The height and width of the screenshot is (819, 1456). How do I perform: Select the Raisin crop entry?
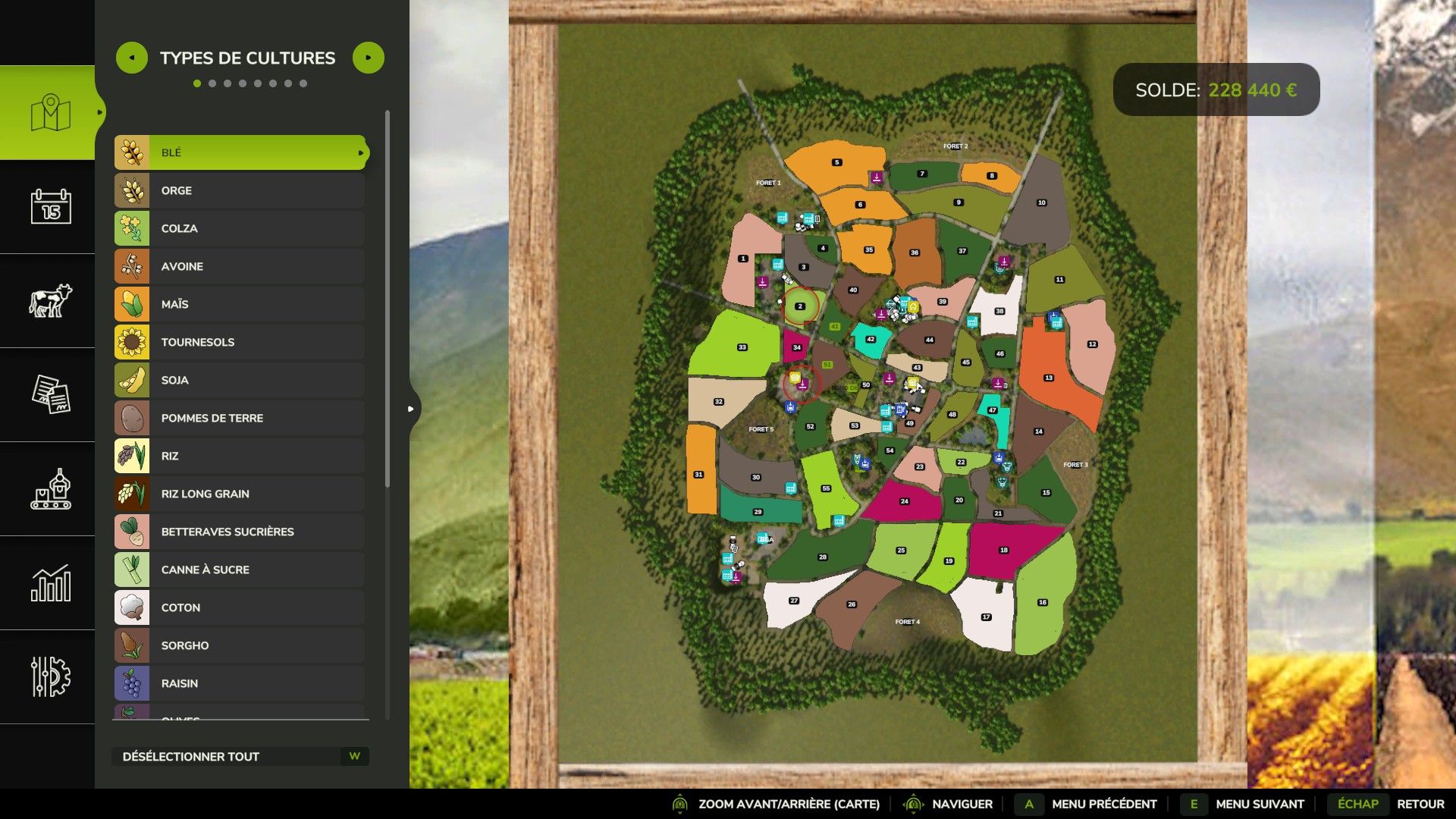240,683
